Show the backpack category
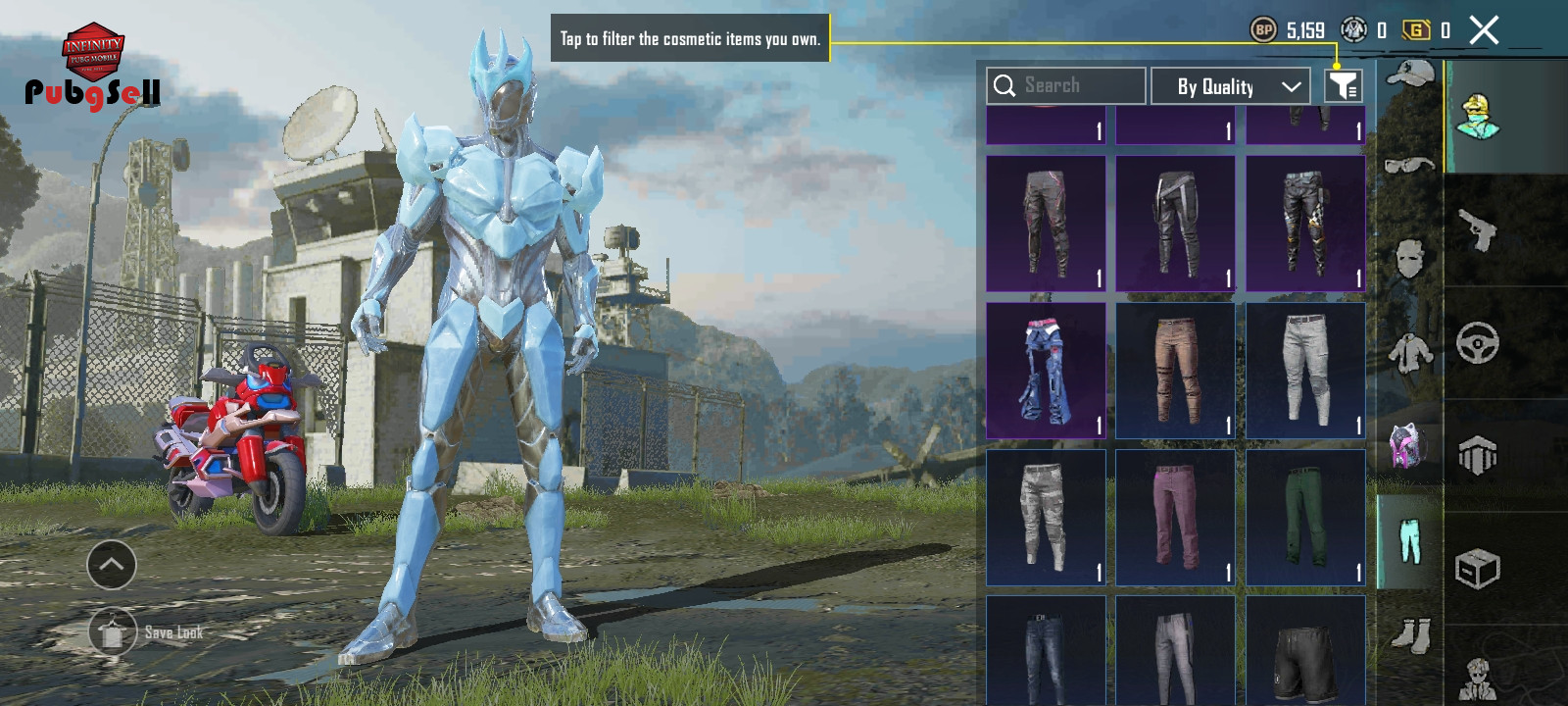This screenshot has width=1568, height=706. [x=1409, y=445]
